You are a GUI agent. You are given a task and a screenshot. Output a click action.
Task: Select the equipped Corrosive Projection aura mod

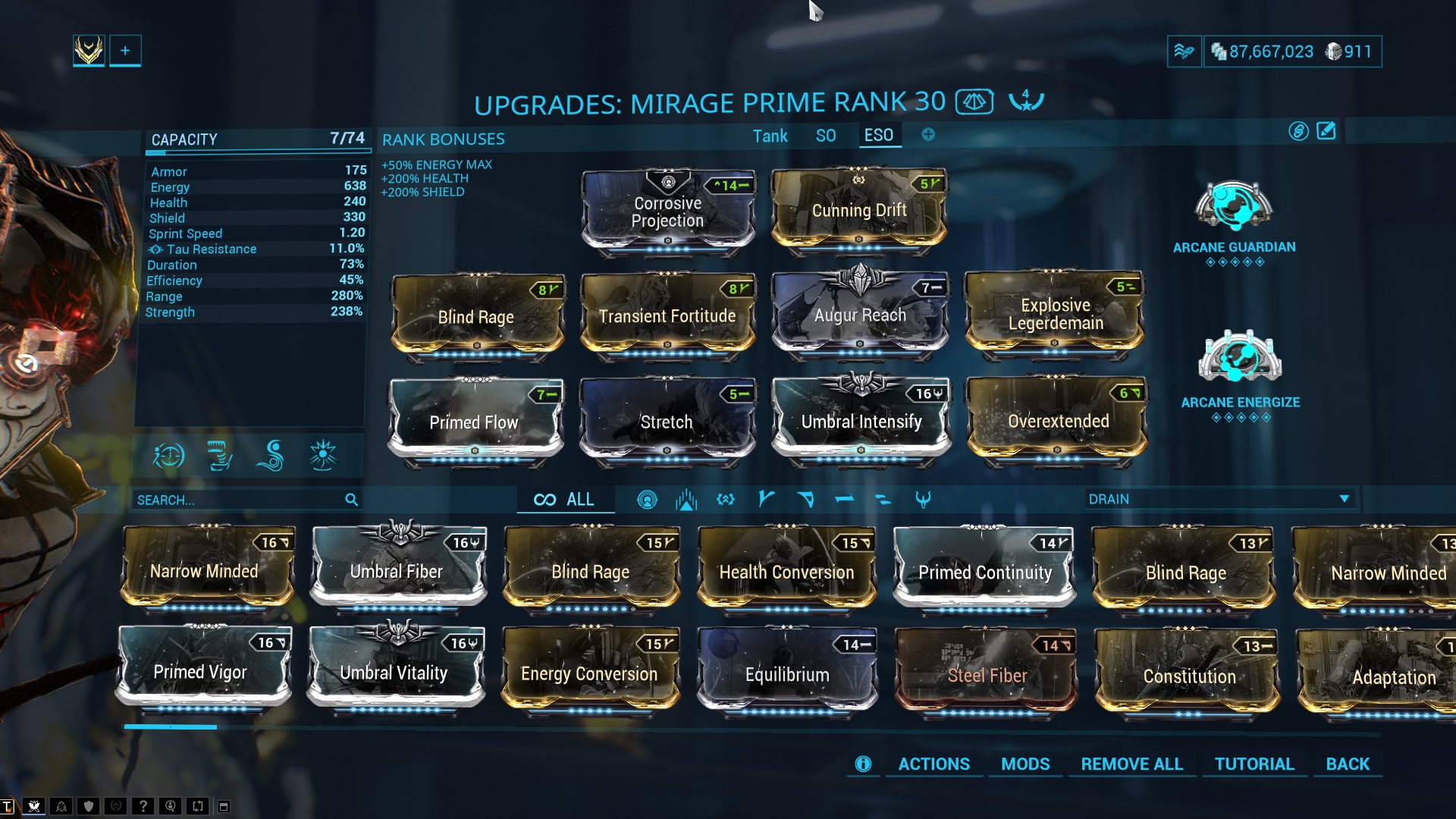pos(668,212)
